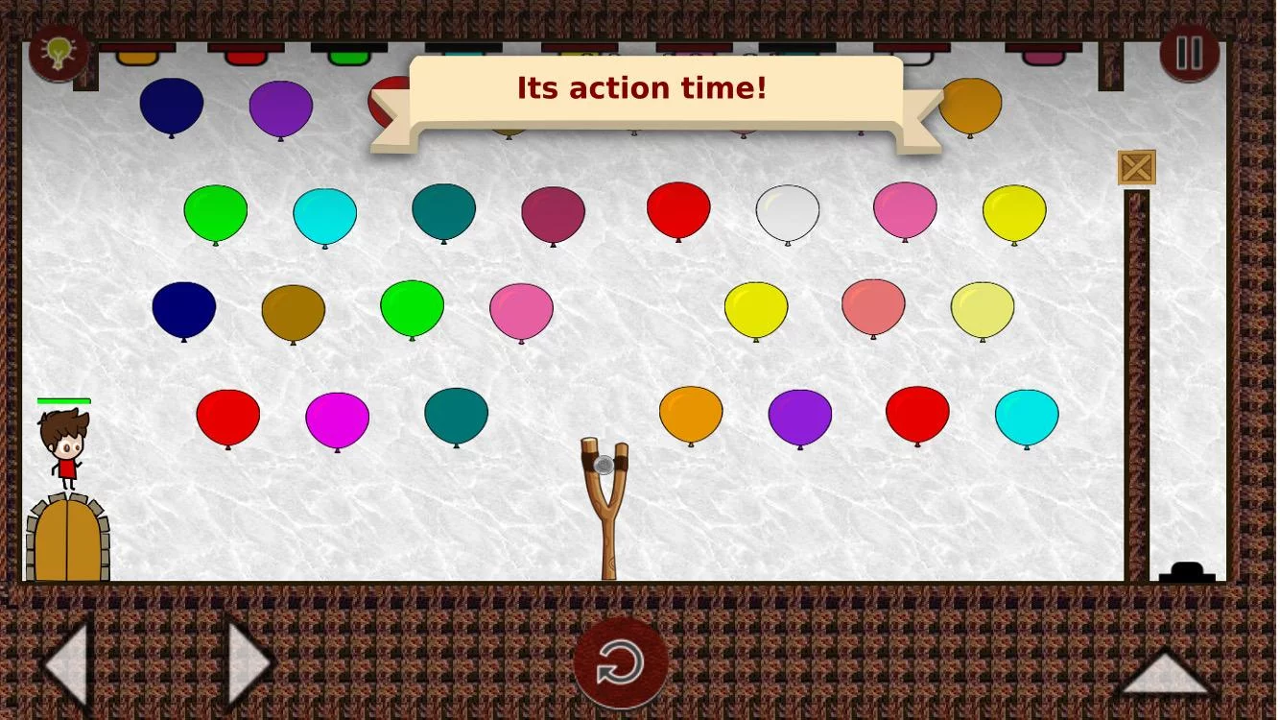Pop the orange balloon near the slingshot
The height and width of the screenshot is (720, 1280).
click(690, 415)
